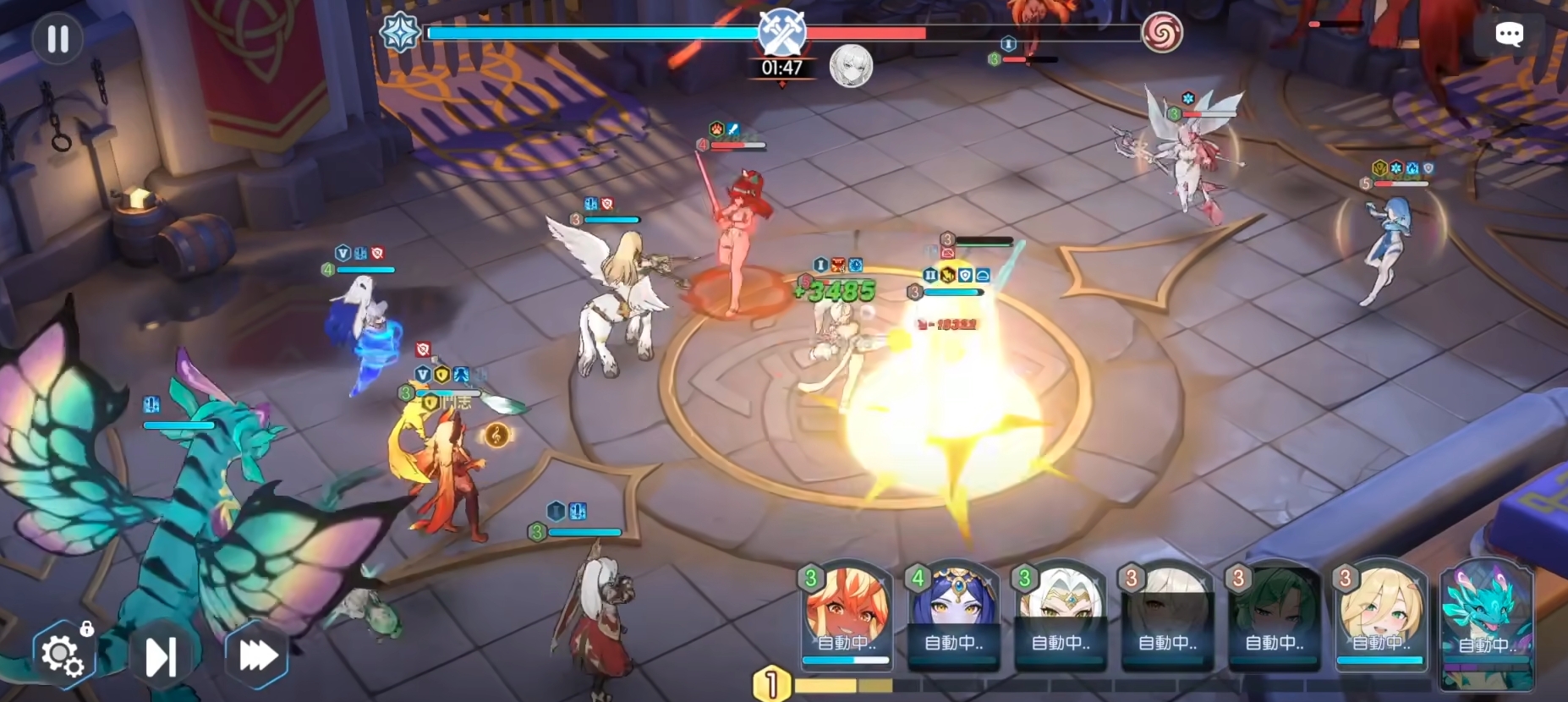The width and height of the screenshot is (1568, 702).
Task: Toggle the double-arrow fast-forward speed
Action: 257,655
